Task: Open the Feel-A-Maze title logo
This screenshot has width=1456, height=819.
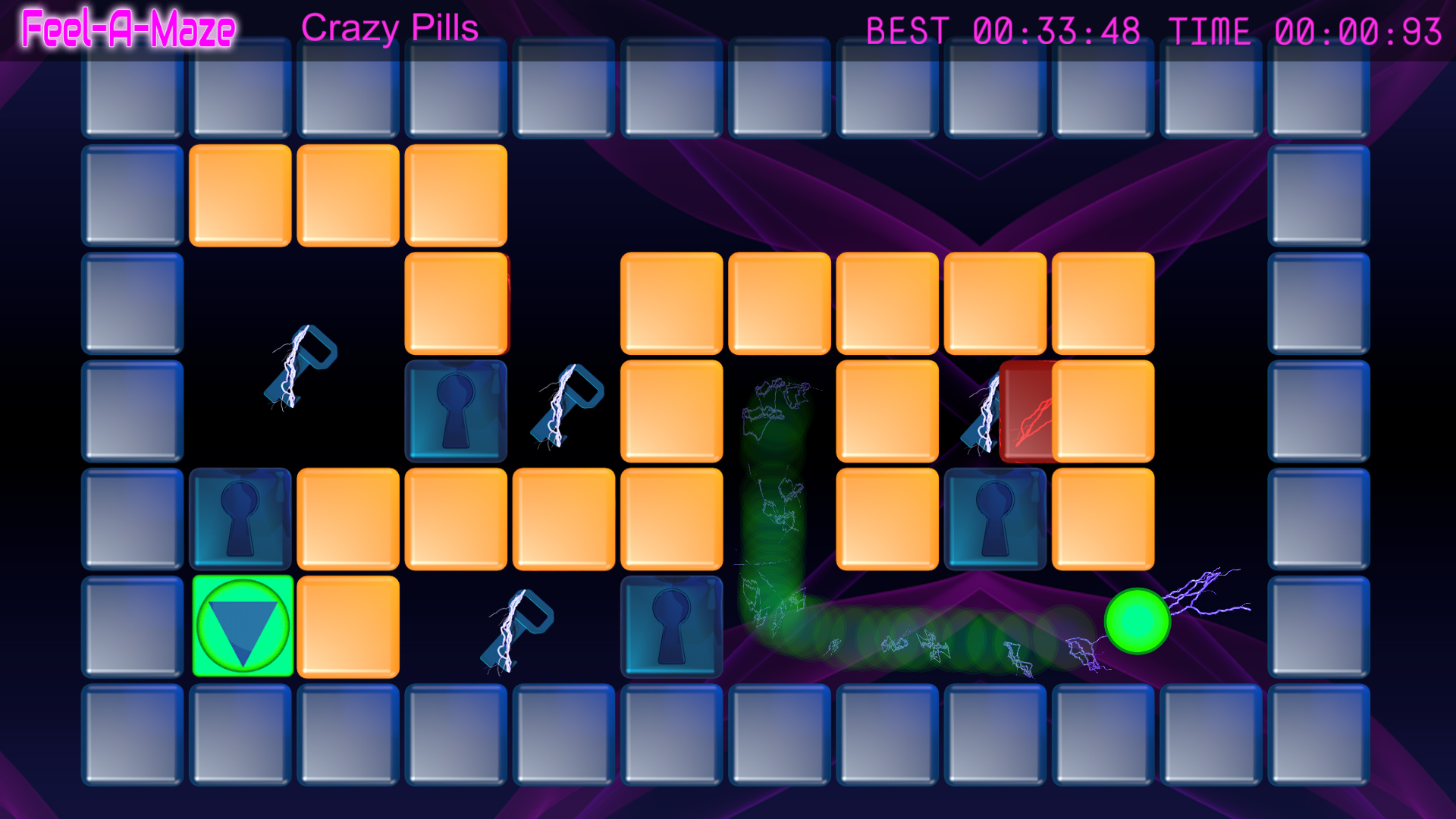Action: tap(125, 30)
